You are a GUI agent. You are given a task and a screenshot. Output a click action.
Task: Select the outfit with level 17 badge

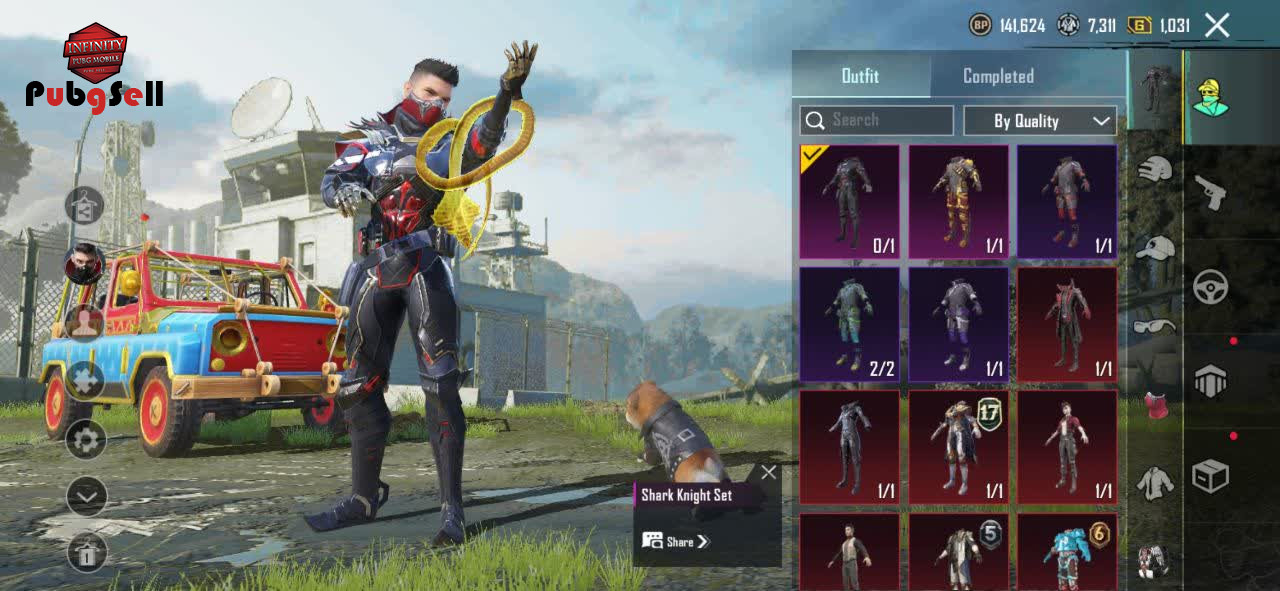958,447
